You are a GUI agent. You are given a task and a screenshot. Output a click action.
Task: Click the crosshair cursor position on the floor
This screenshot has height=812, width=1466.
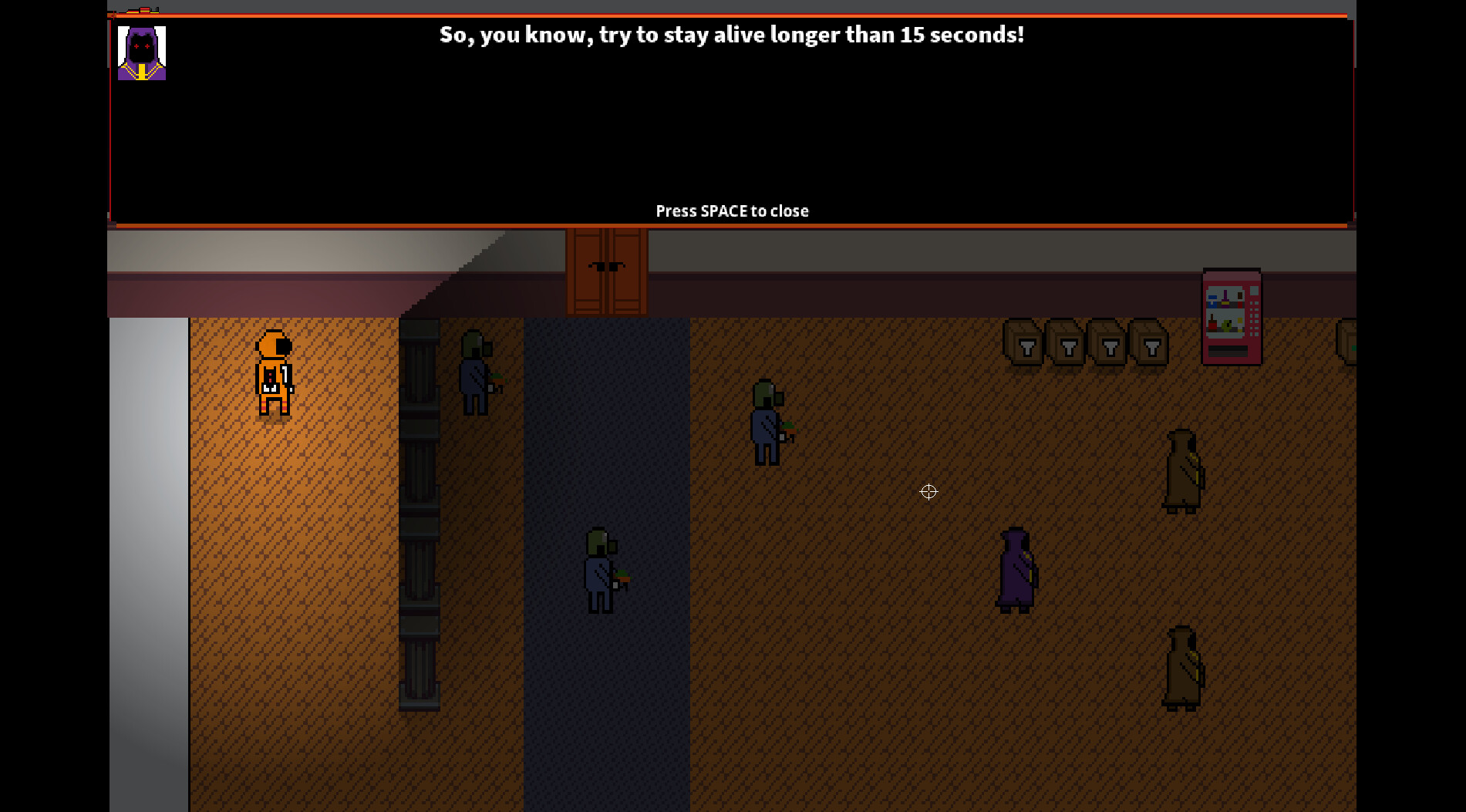(x=928, y=492)
